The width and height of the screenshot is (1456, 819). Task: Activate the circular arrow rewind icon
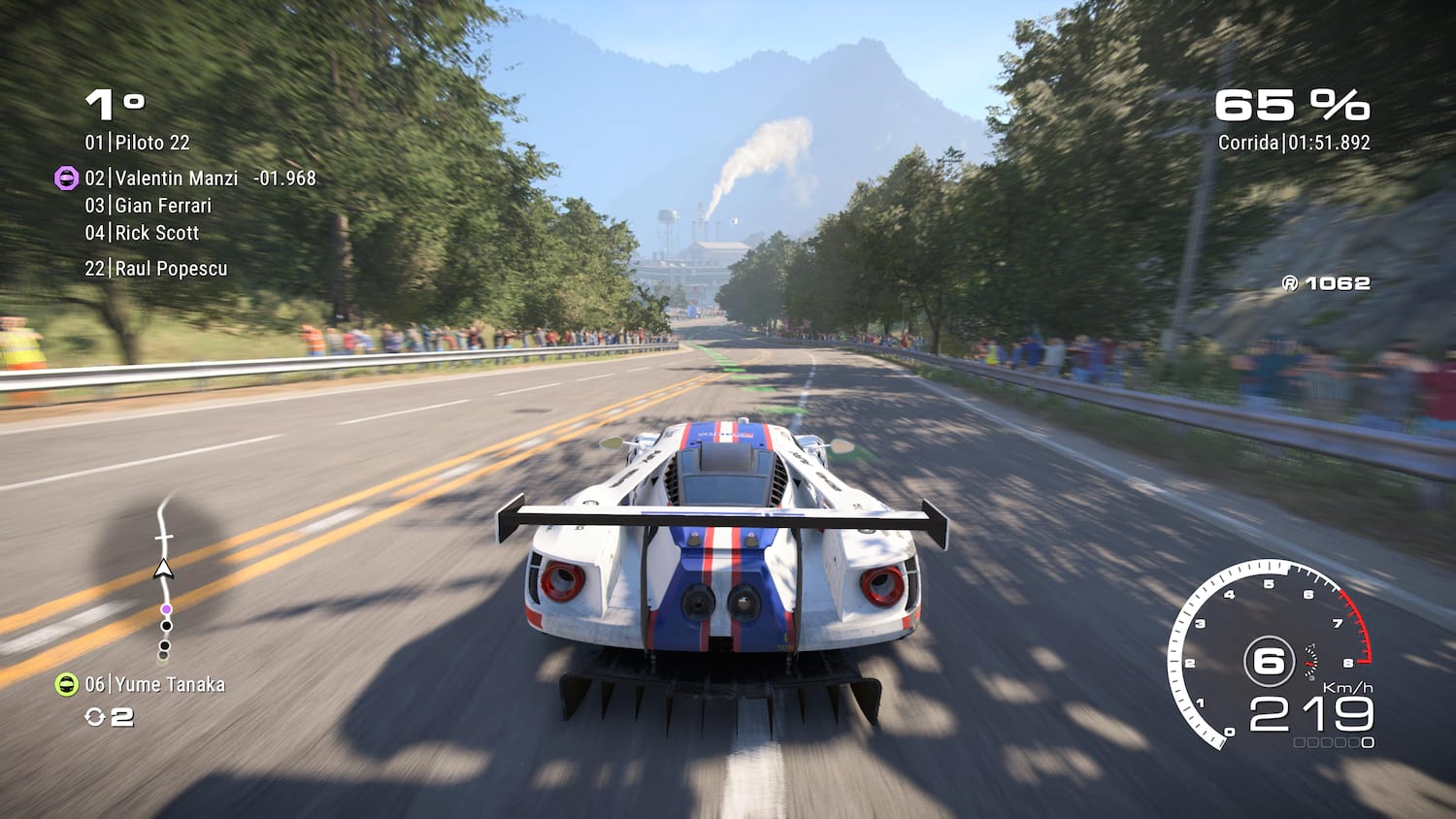pyautogui.click(x=95, y=717)
